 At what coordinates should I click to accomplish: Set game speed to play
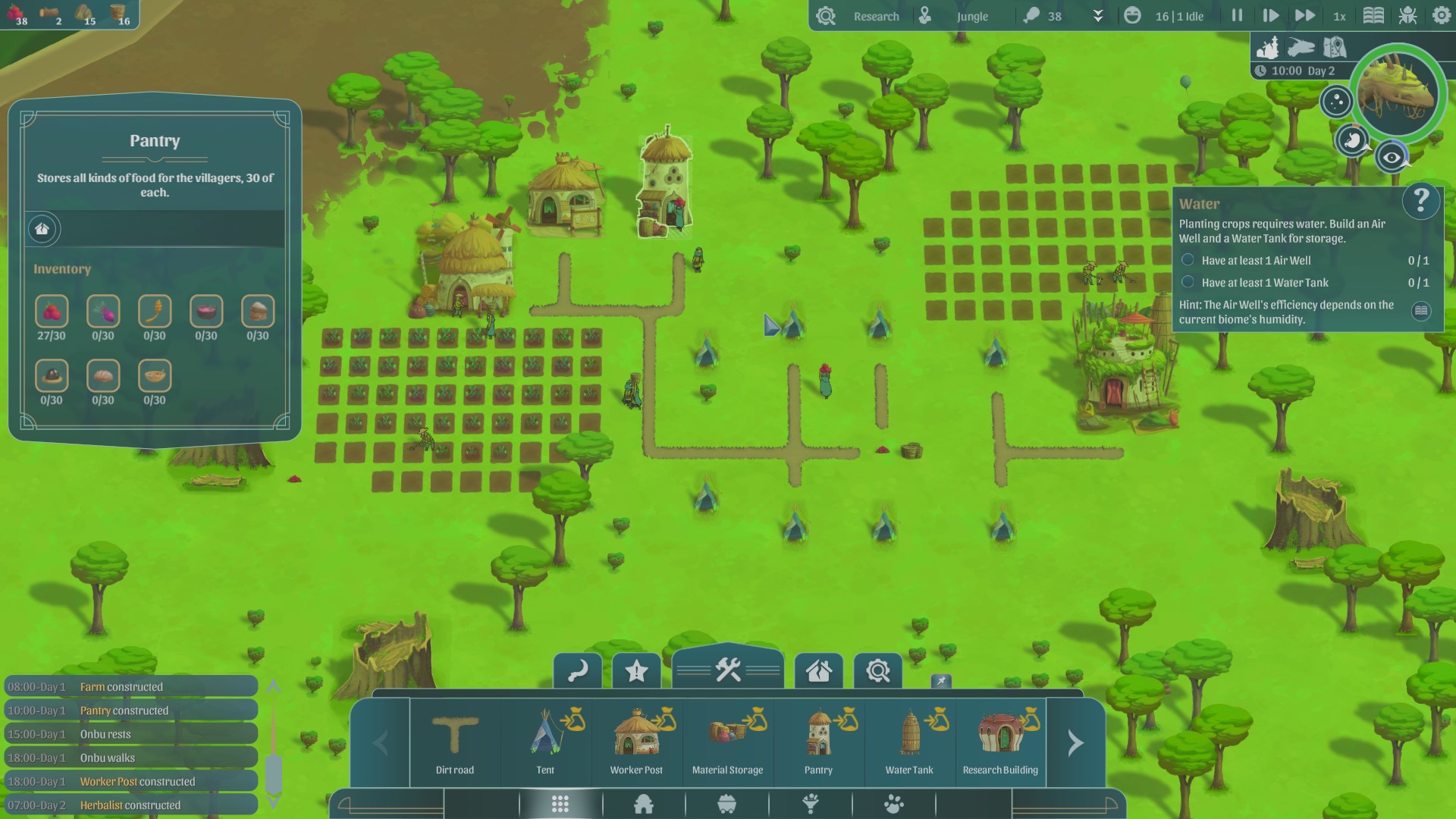[1270, 16]
